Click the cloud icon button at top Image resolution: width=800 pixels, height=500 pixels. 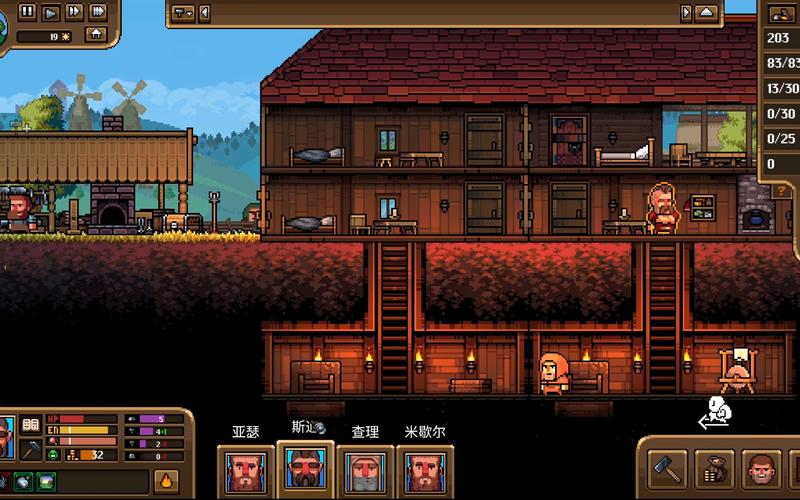tap(707, 13)
